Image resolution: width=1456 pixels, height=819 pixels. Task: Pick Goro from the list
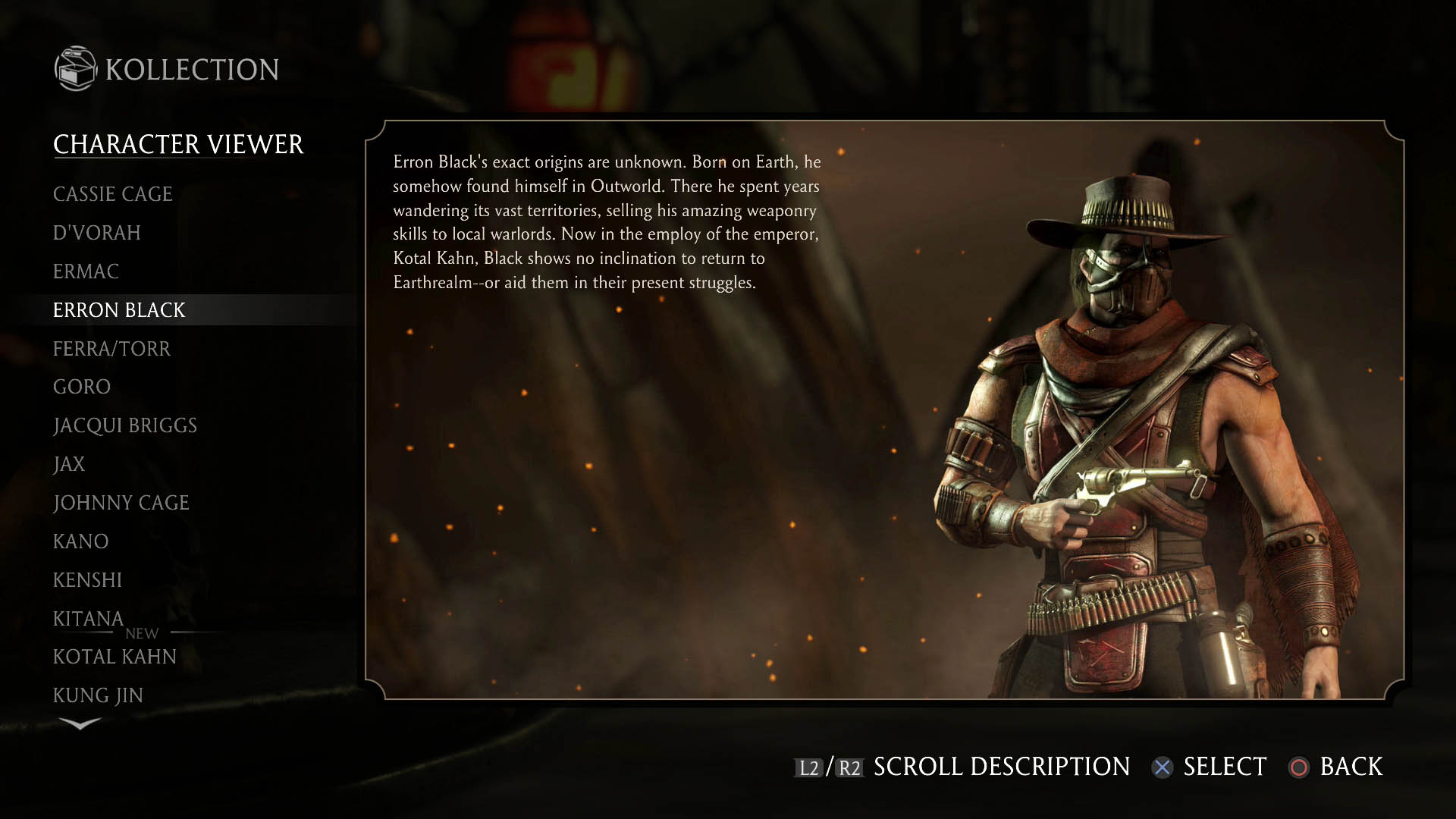[82, 387]
